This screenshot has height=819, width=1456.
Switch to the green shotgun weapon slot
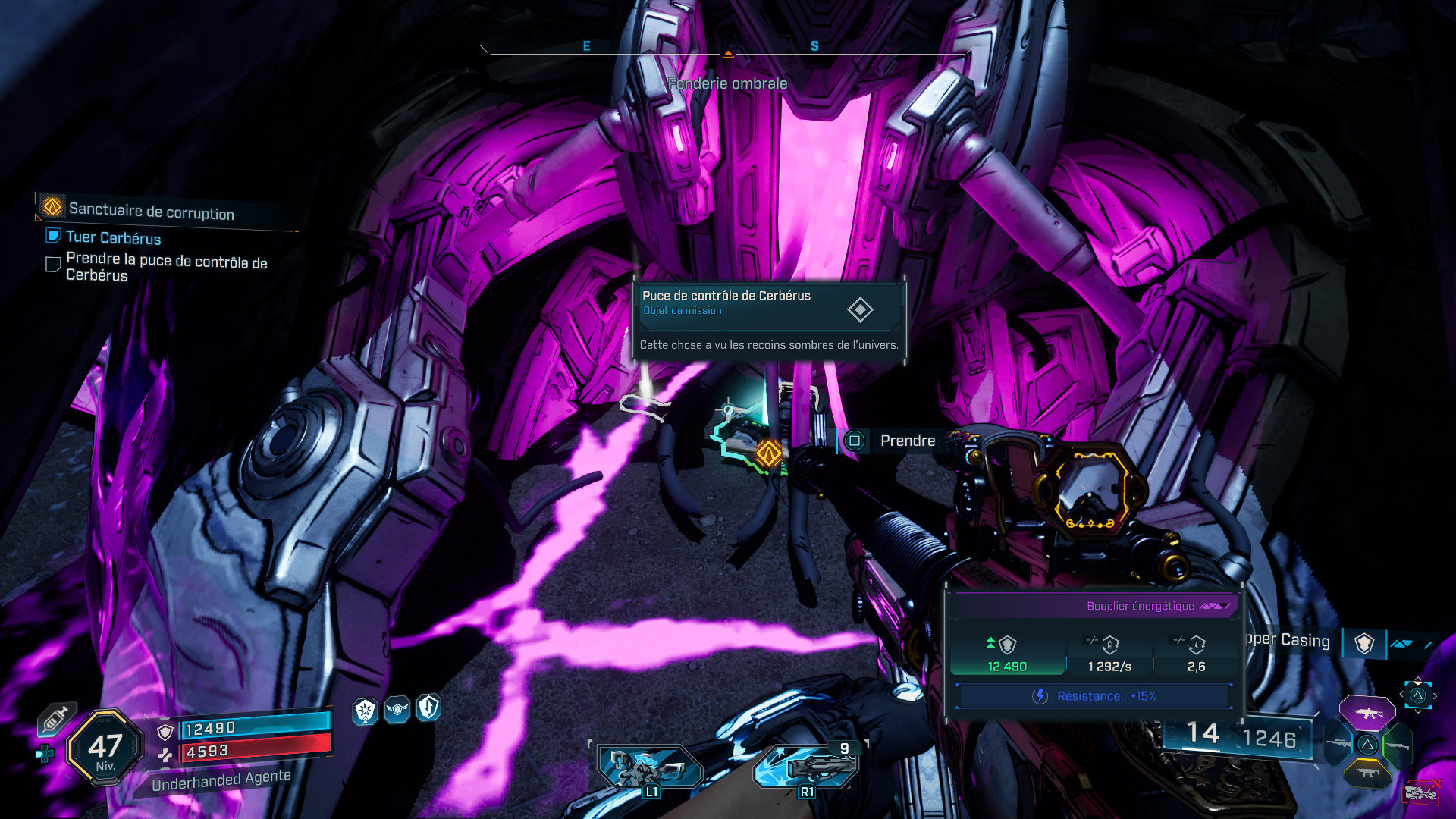pyautogui.click(x=1397, y=745)
